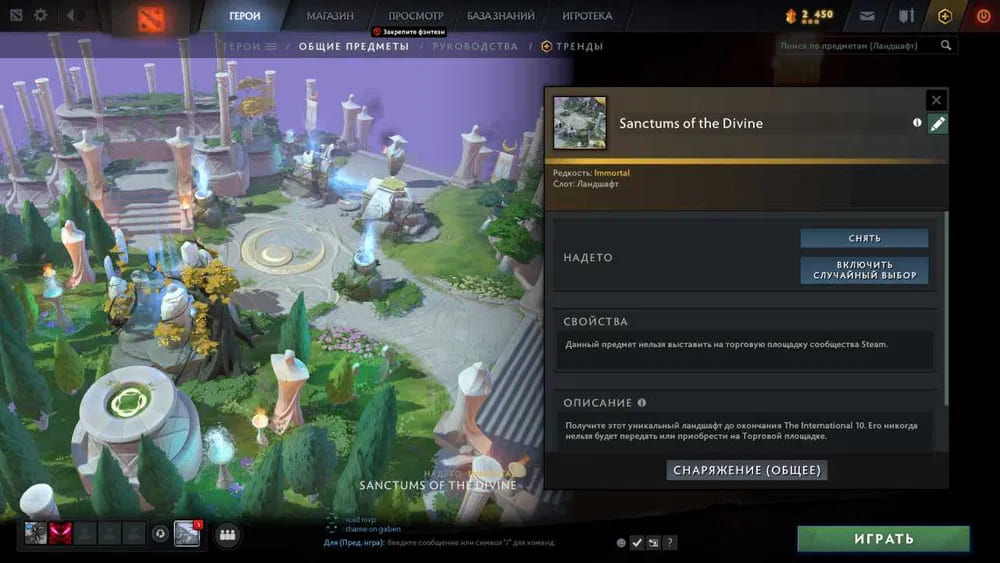Open the mail envelope icon
The height and width of the screenshot is (563, 1000).
point(867,16)
